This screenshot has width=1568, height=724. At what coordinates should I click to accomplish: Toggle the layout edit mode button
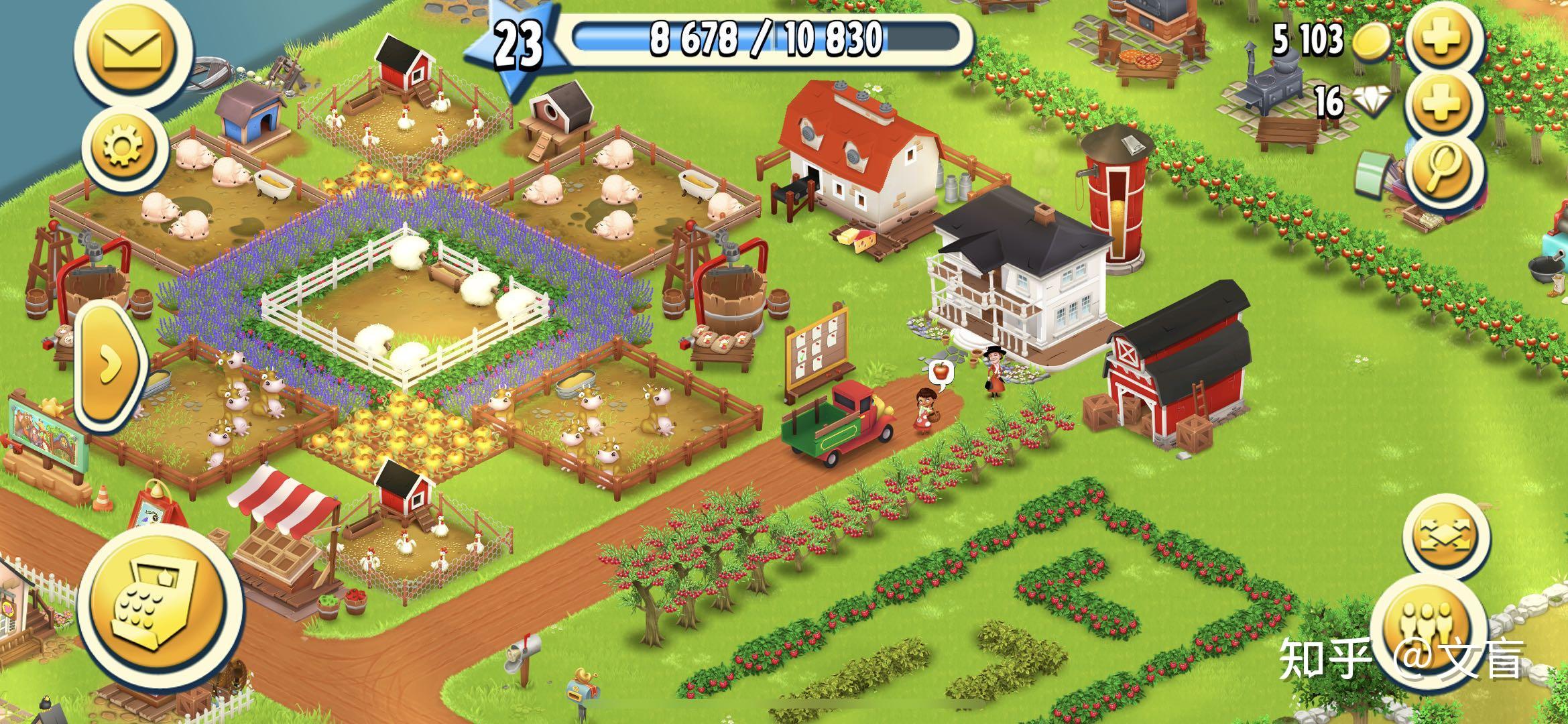click(x=1445, y=534)
